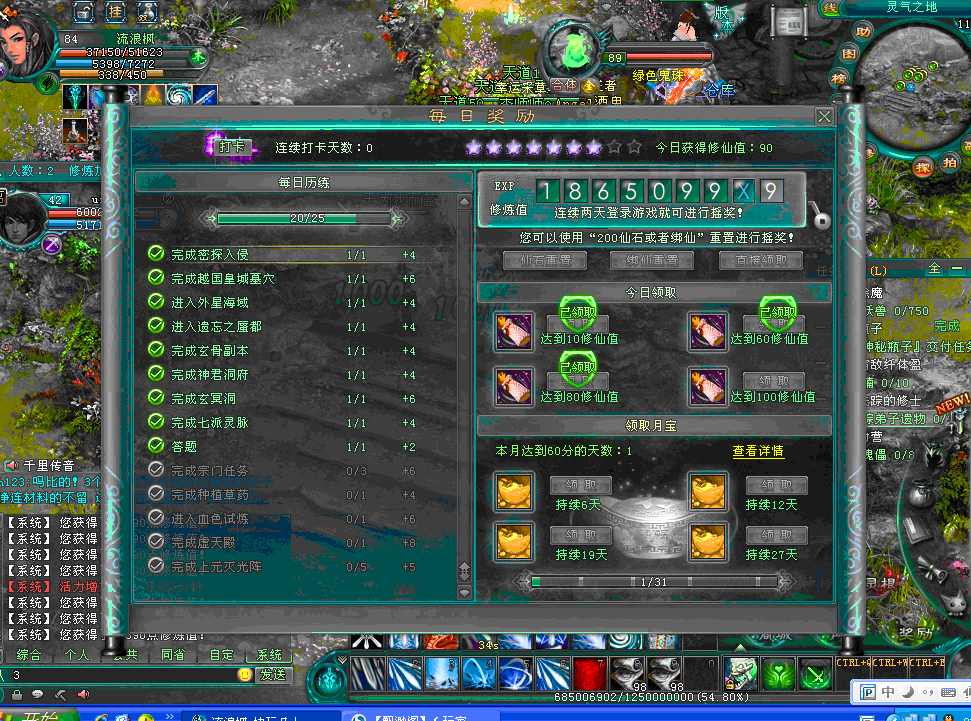The image size is (971, 721).
Task: Claim the 持续12天 monthly treasure
Action: point(775,486)
